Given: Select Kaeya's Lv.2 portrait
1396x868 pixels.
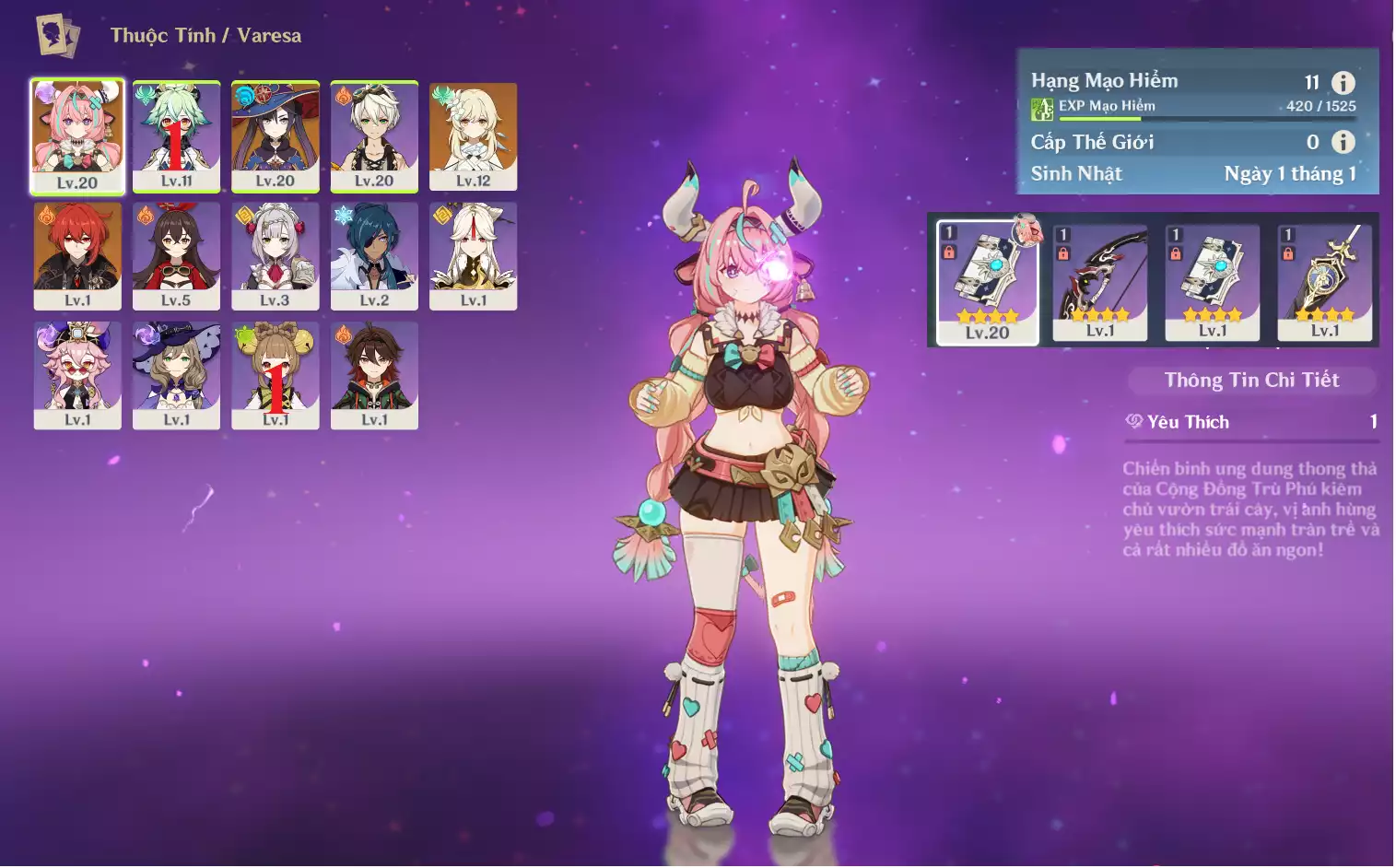Looking at the screenshot, I should (374, 255).
